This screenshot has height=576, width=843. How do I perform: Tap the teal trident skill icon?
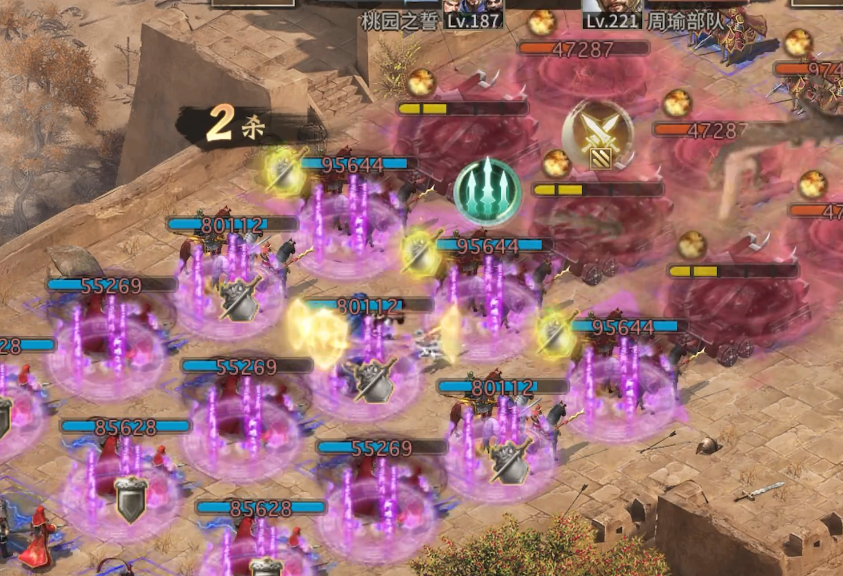pos(488,190)
